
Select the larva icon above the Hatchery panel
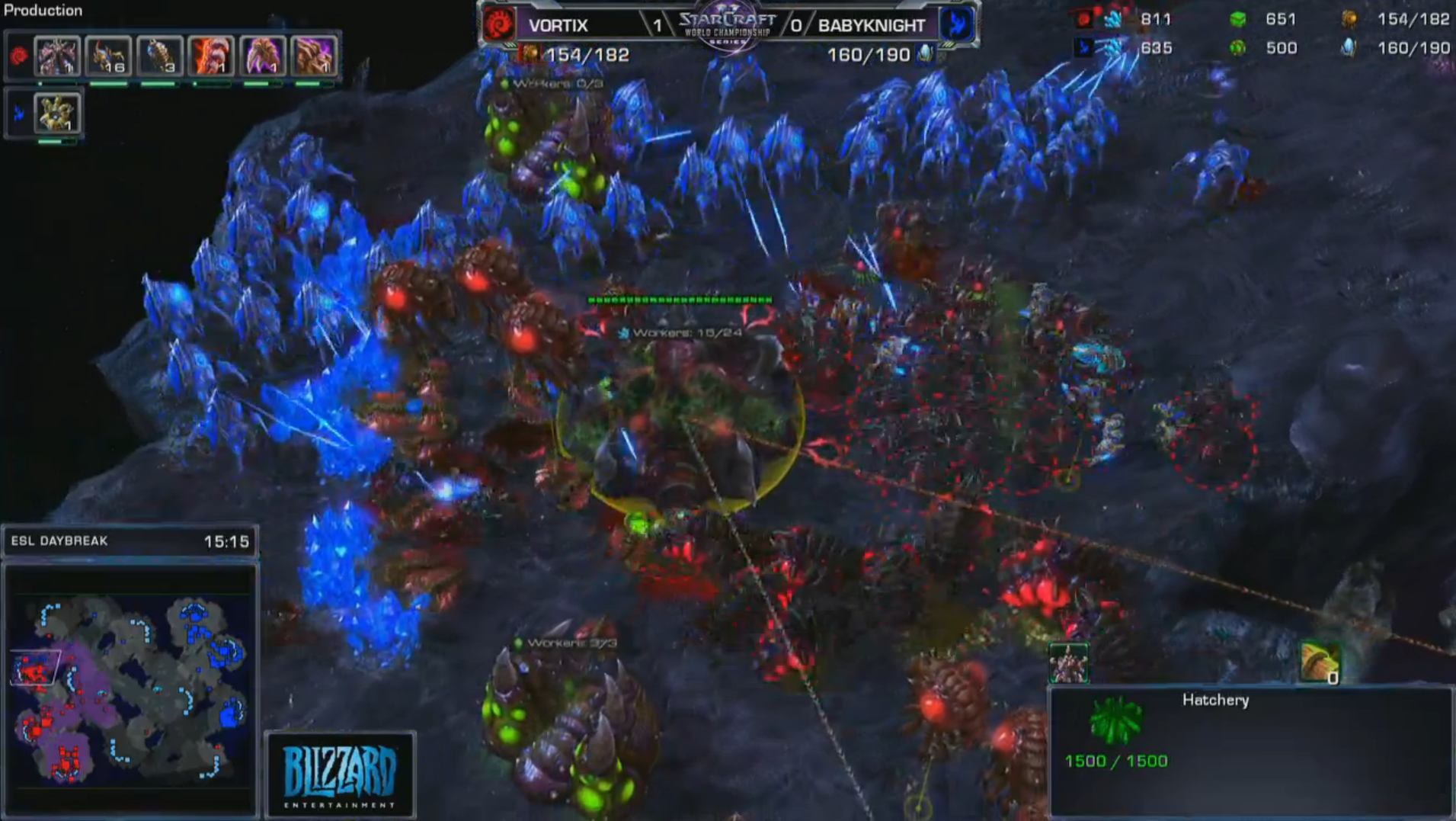tap(1320, 662)
